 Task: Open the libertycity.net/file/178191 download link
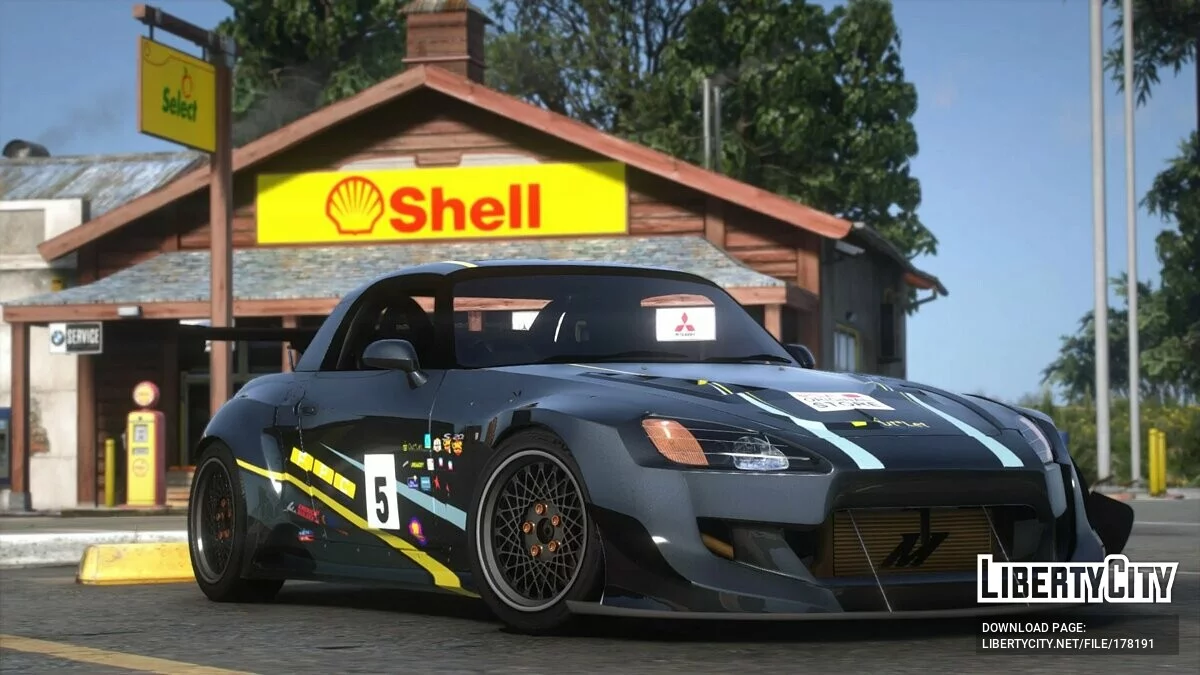(x=1067, y=645)
